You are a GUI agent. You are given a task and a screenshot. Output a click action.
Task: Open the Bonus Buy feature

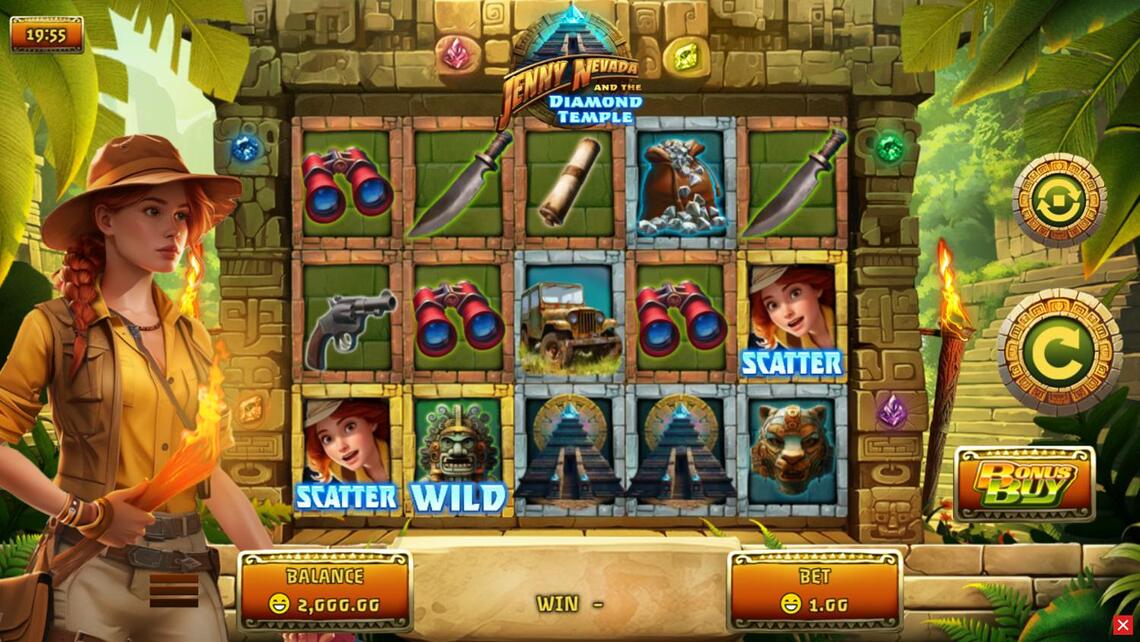[1024, 485]
